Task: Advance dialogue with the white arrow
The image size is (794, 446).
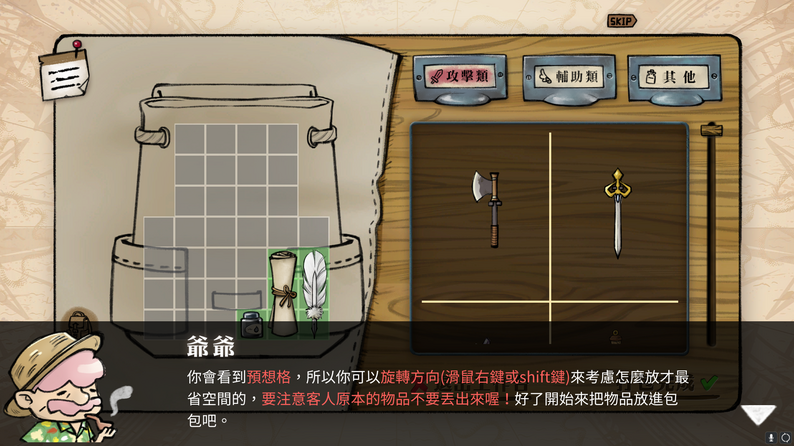Action: coord(758,414)
